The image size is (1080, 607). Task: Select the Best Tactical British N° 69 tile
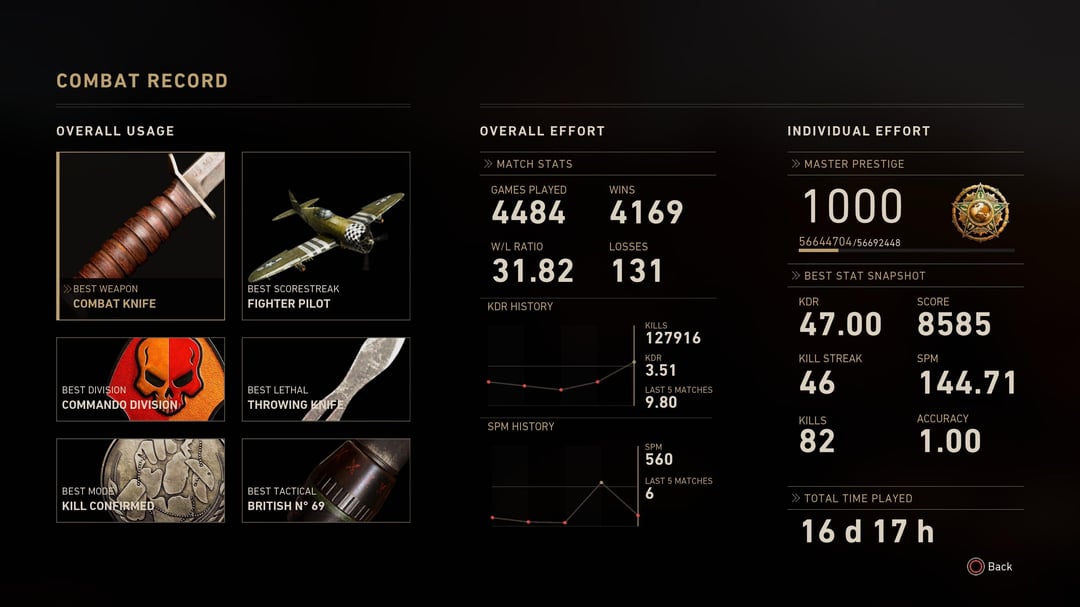(x=326, y=480)
